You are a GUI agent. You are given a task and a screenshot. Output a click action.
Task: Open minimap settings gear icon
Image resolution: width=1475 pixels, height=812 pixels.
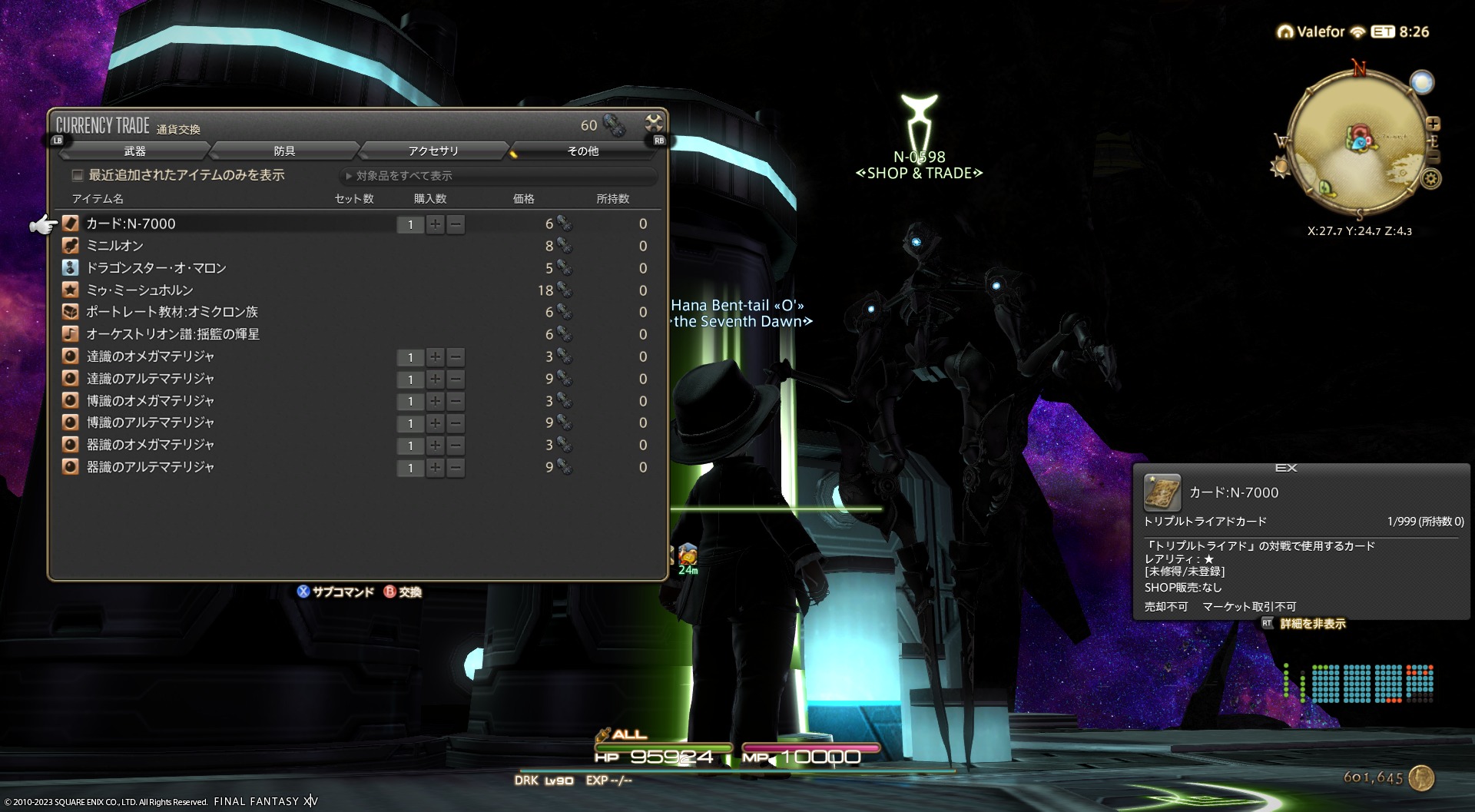[1430, 179]
